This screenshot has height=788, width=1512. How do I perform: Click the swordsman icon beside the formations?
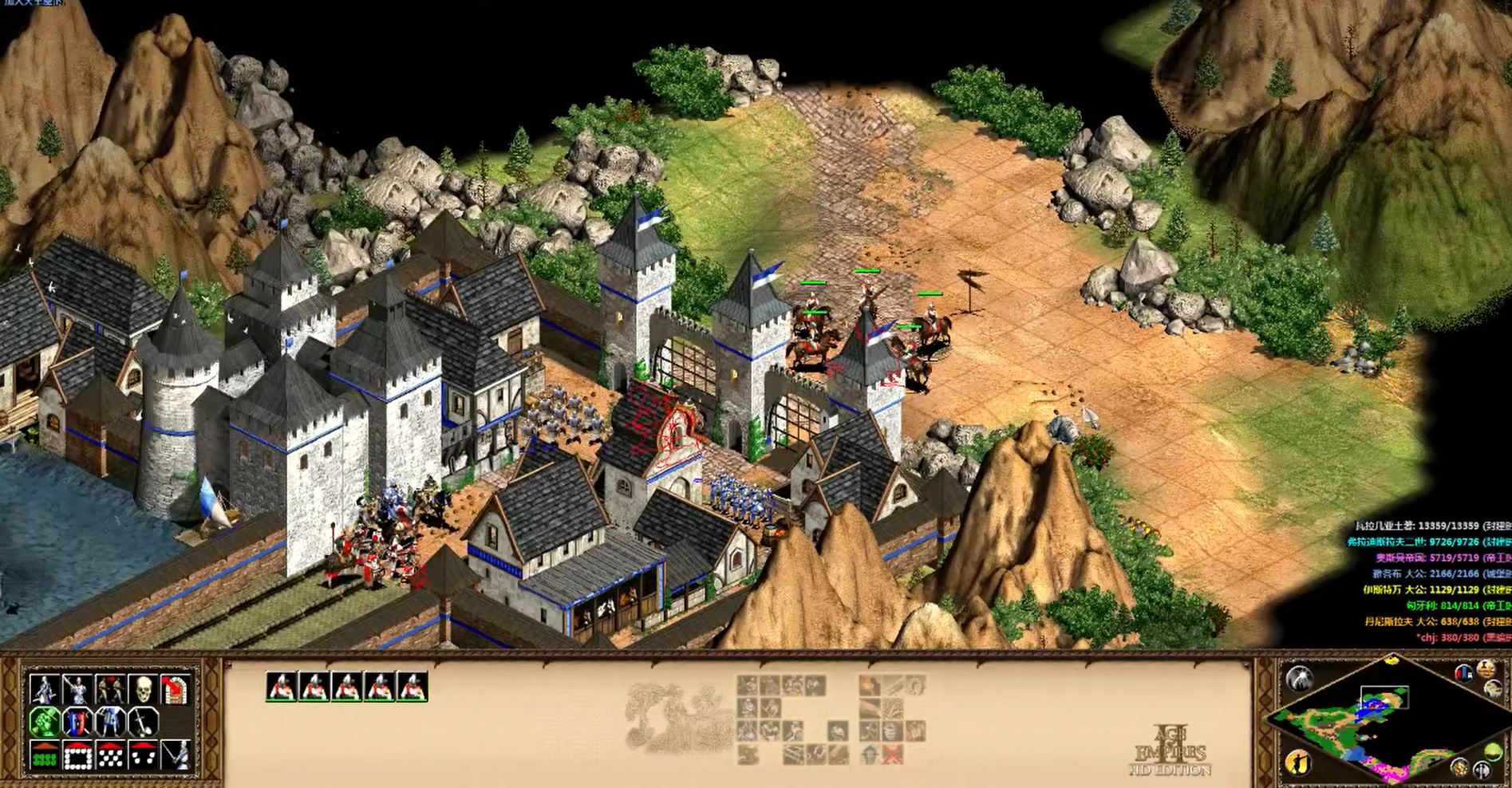point(176,755)
